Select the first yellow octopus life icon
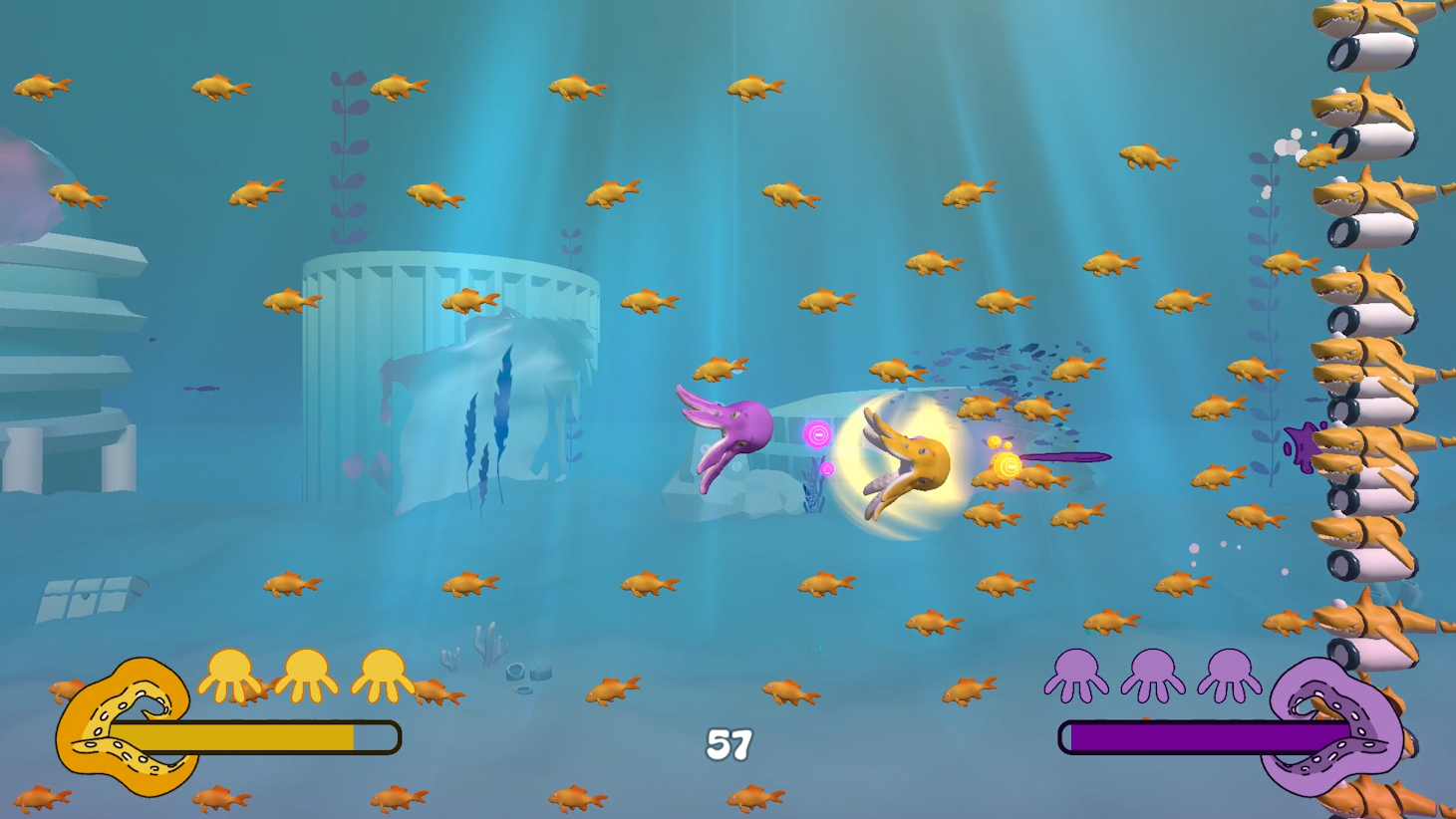This screenshot has width=1456, height=819. click(x=230, y=675)
